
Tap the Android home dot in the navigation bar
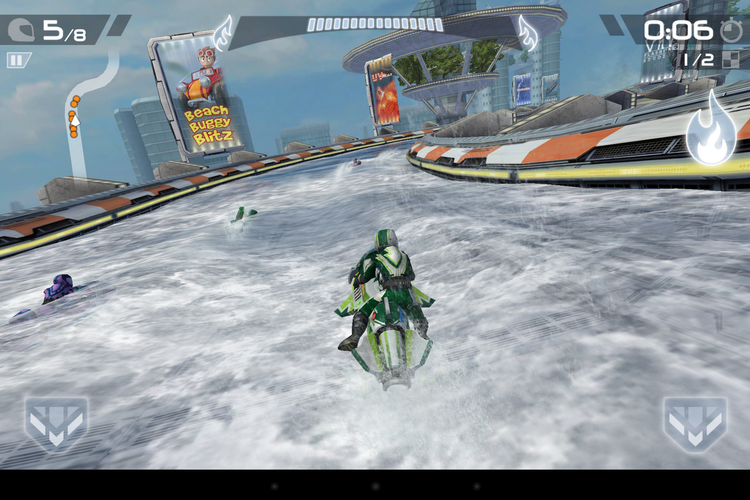click(375, 485)
